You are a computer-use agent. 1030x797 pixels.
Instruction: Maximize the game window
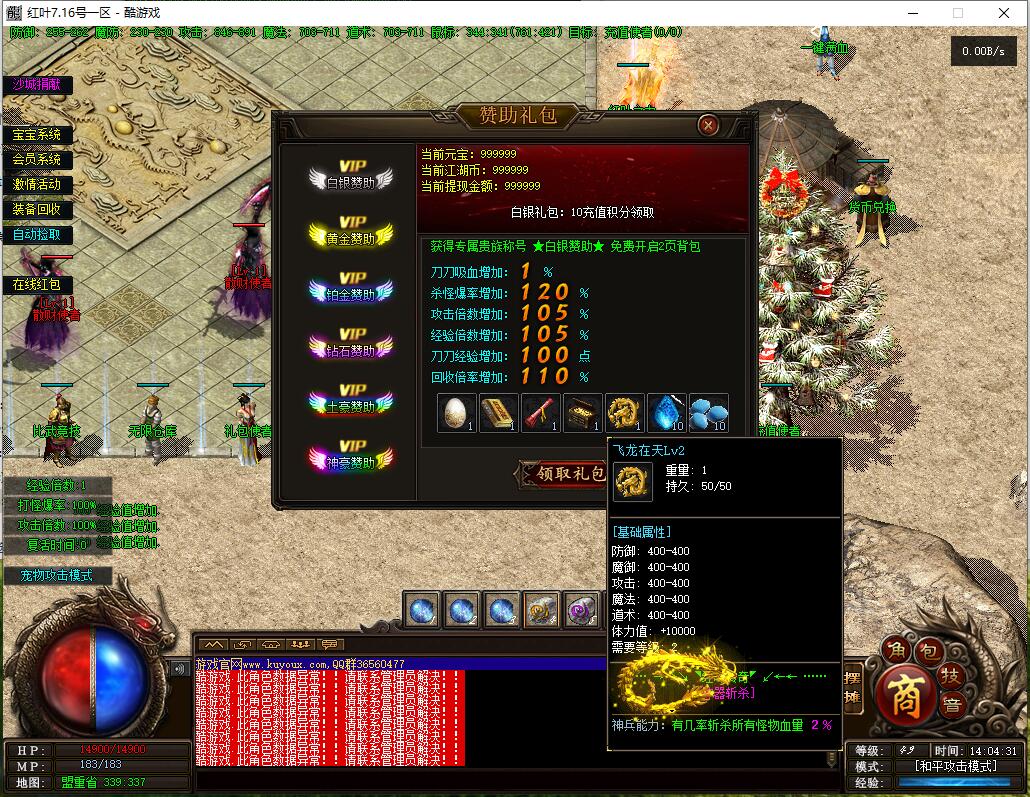pyautogui.click(x=957, y=13)
